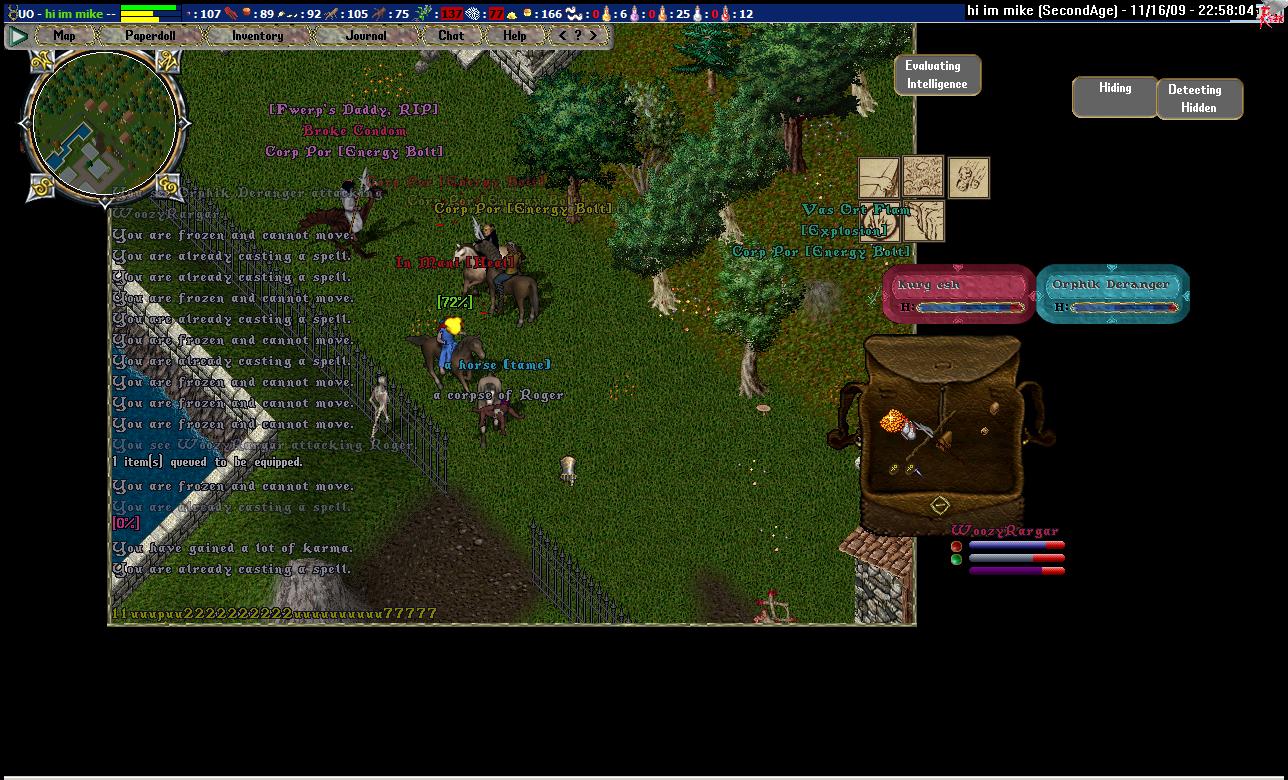This screenshot has height=780, width=1288.
Task: Open the Journal
Action: coord(366,36)
